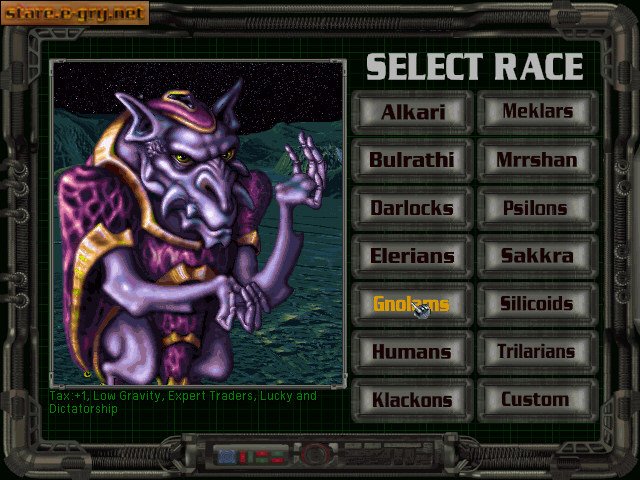Choose Darlocks as your race
The width and height of the screenshot is (640, 480).
click(411, 208)
